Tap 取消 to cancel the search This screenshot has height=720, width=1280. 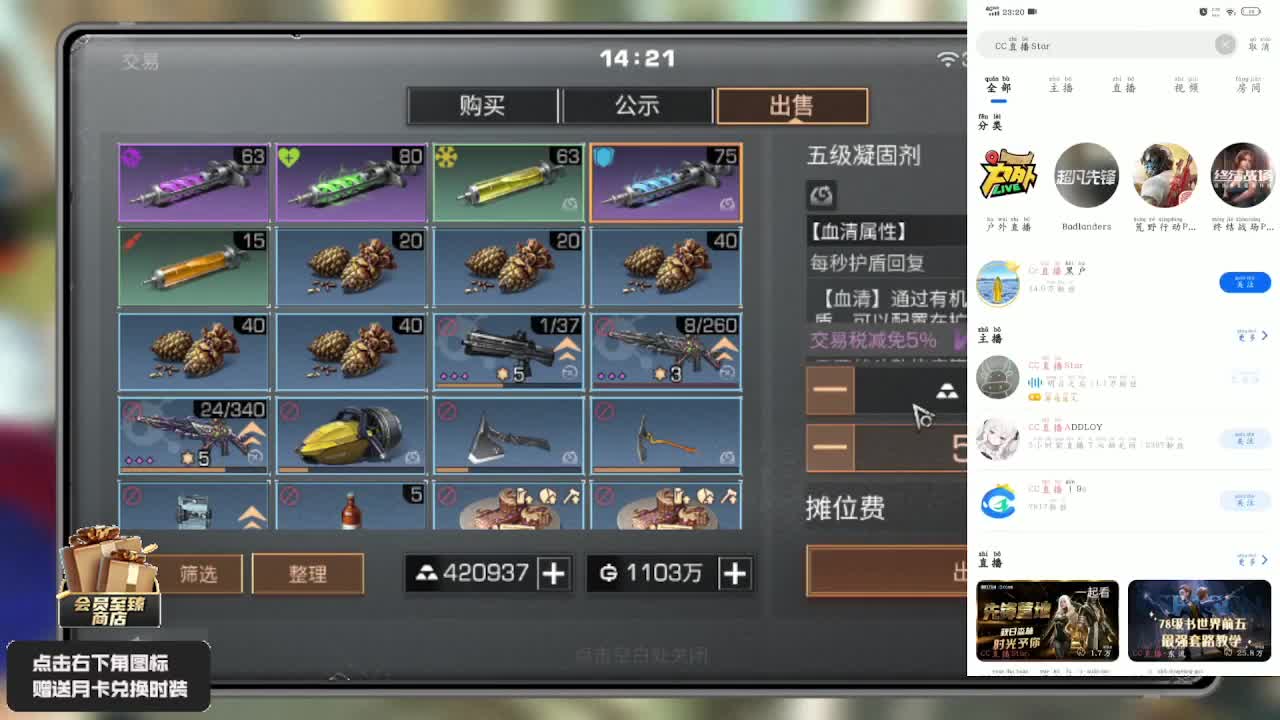click(x=1258, y=44)
